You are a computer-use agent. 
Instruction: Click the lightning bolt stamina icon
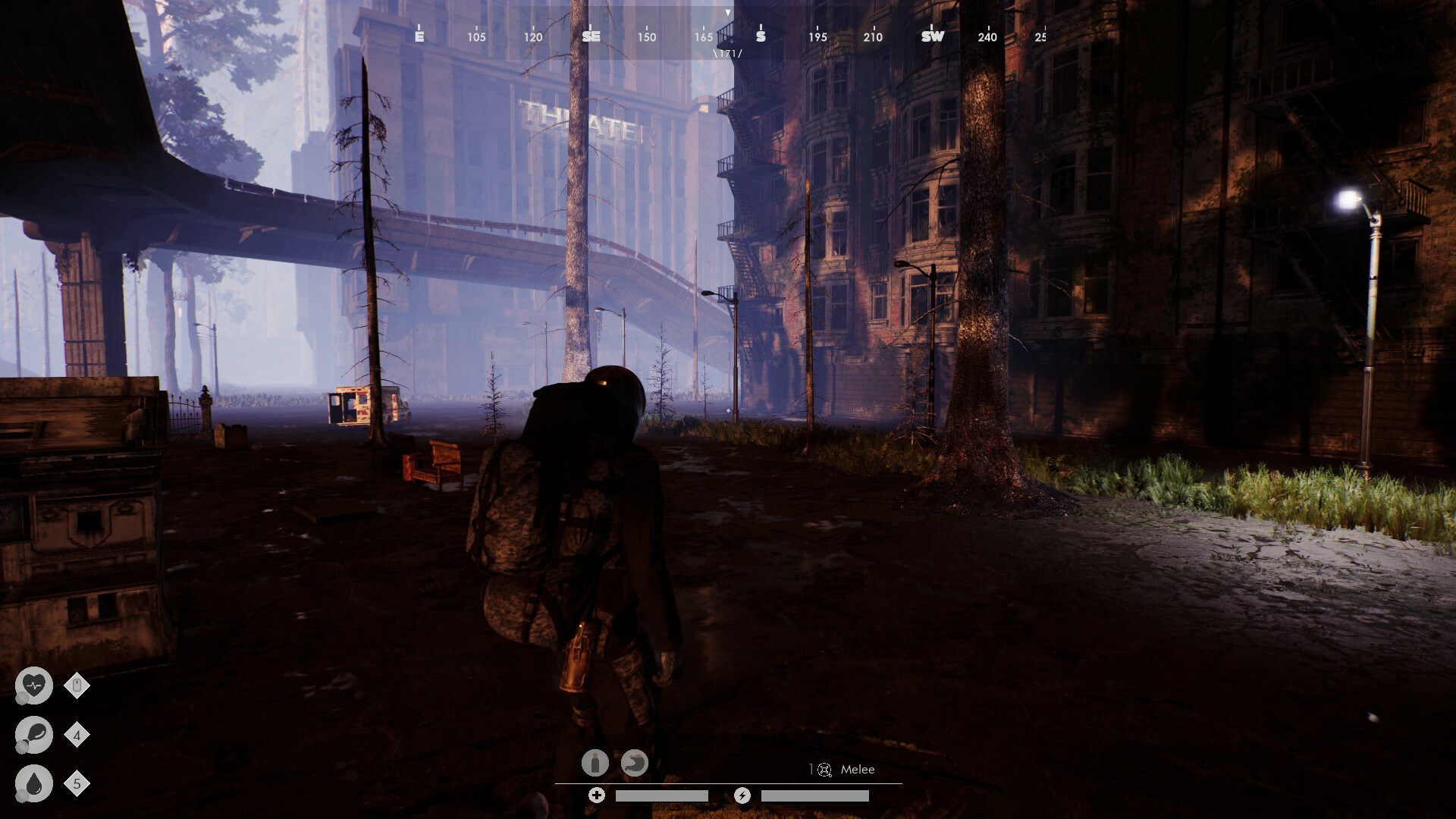click(742, 796)
